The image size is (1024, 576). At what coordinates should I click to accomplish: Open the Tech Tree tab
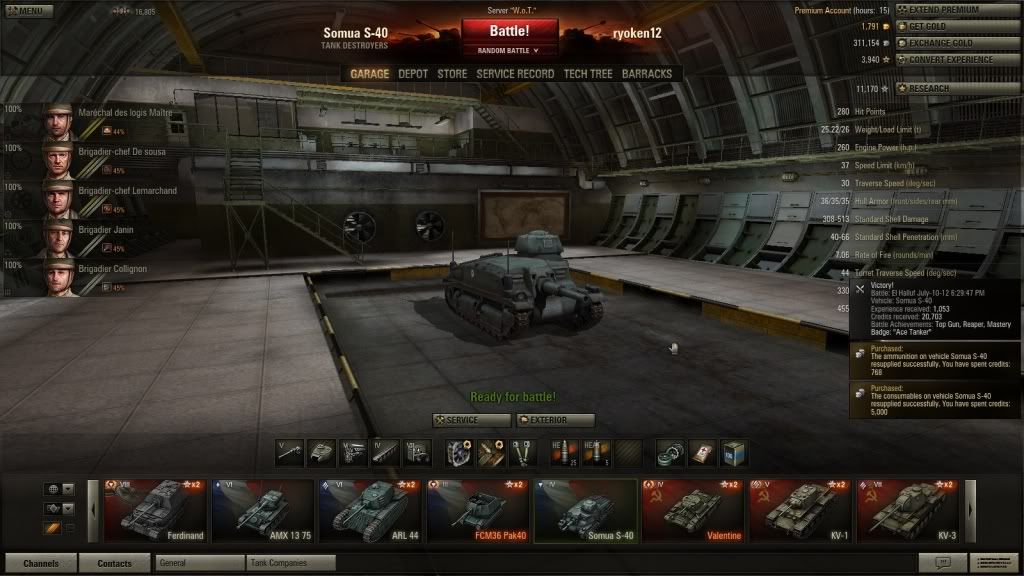588,74
